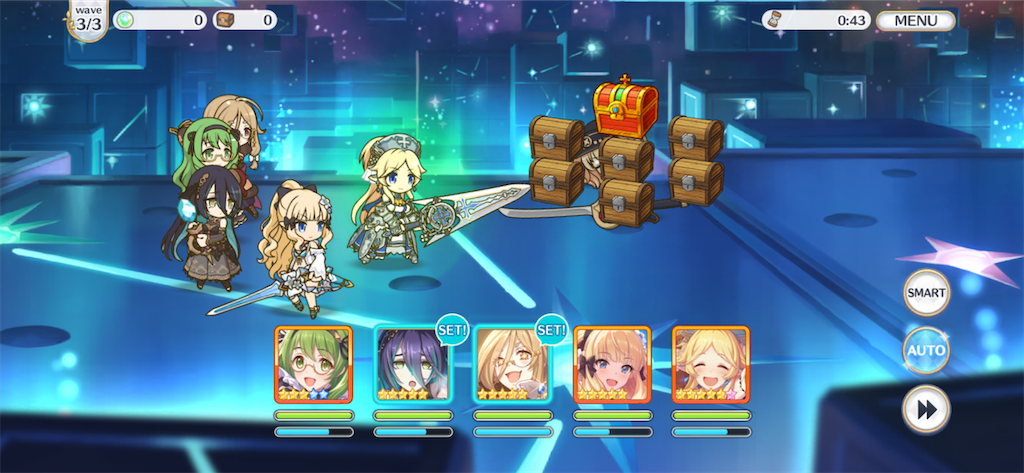Open the MENU button

point(915,20)
